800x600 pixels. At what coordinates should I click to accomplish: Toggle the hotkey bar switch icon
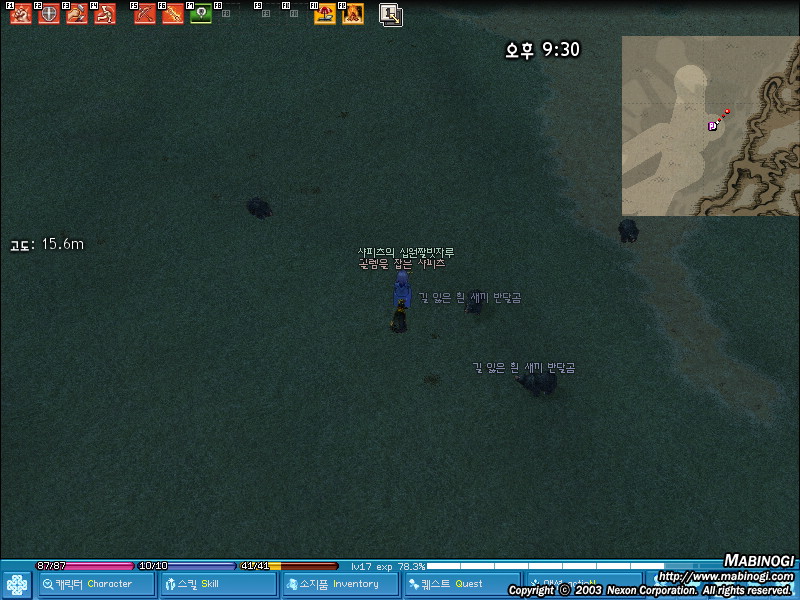pyautogui.click(x=391, y=15)
